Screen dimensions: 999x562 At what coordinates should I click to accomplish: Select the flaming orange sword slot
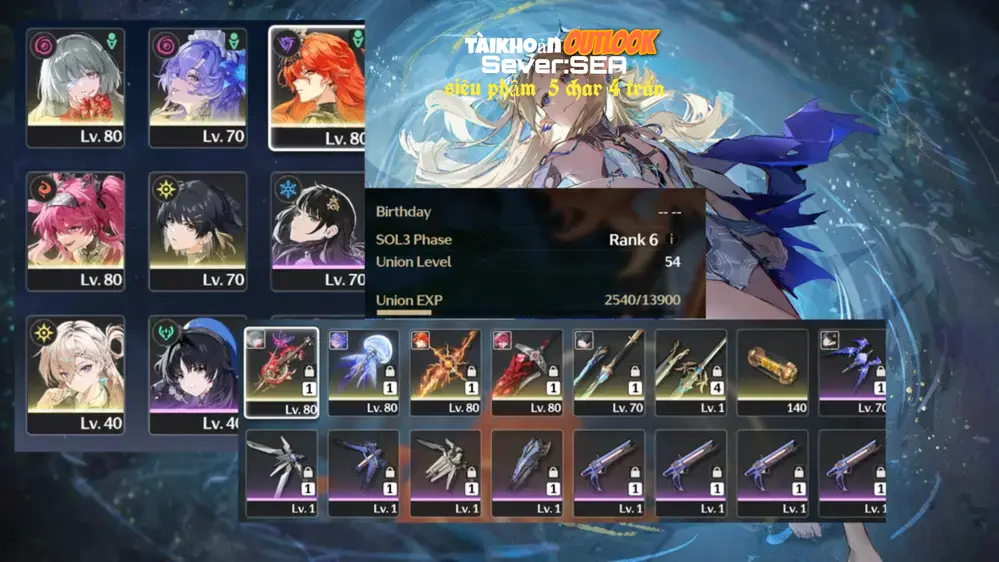click(x=445, y=372)
